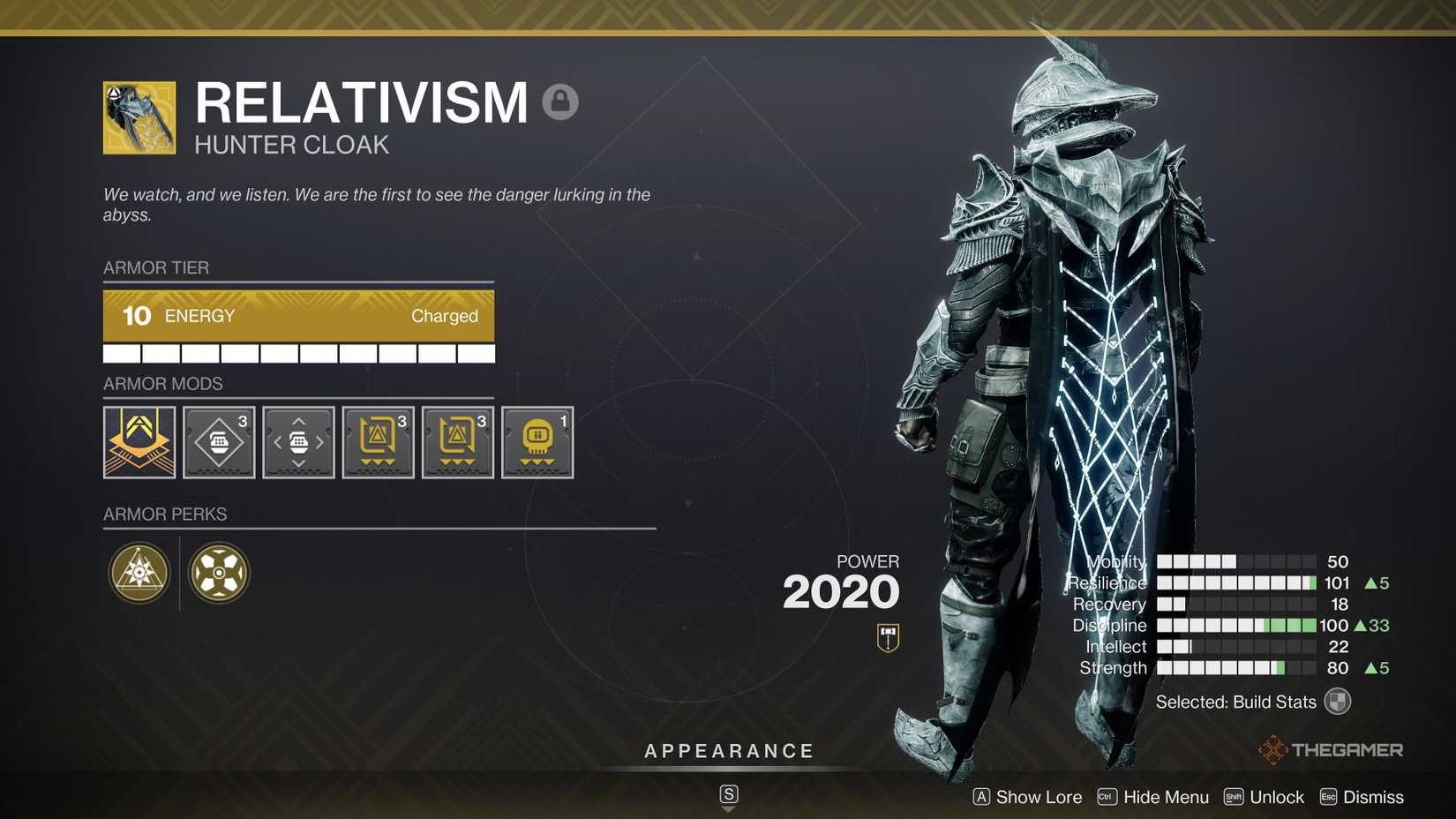Select the diamond grenade mod costing 3
Screen dimensions: 1456x819
218,442
